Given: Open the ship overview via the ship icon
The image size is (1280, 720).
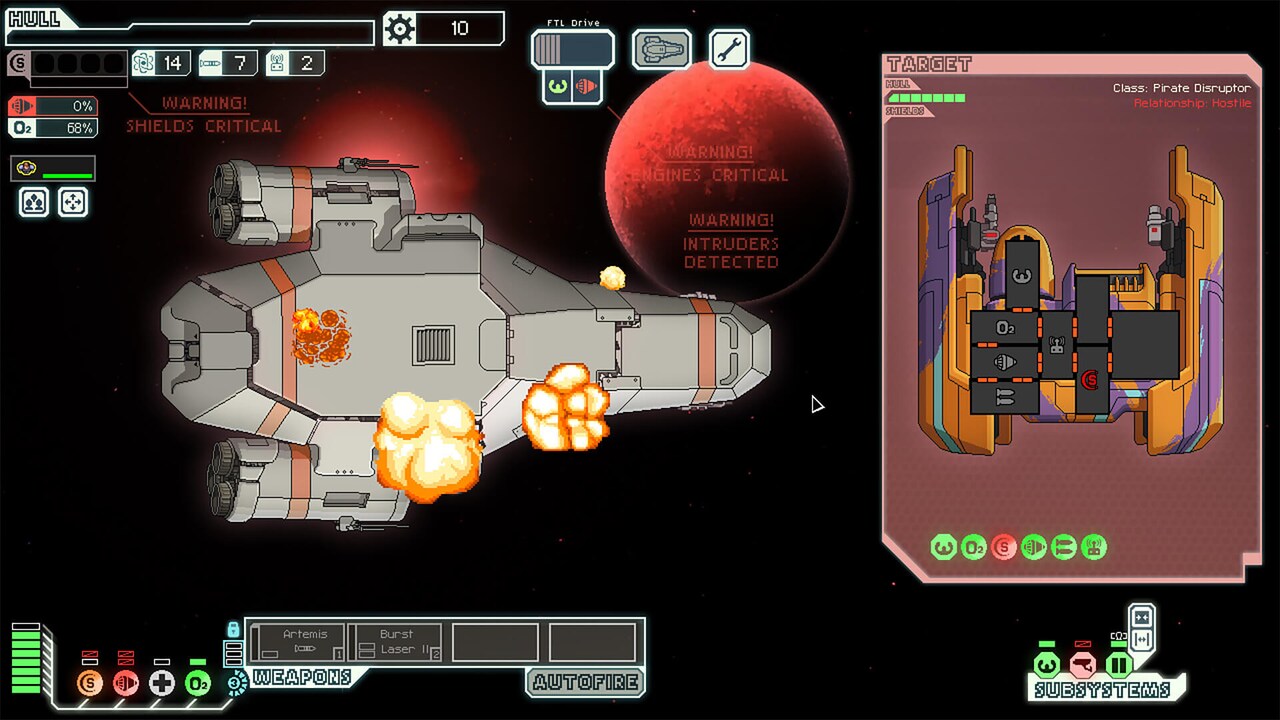Looking at the screenshot, I should pos(660,48).
